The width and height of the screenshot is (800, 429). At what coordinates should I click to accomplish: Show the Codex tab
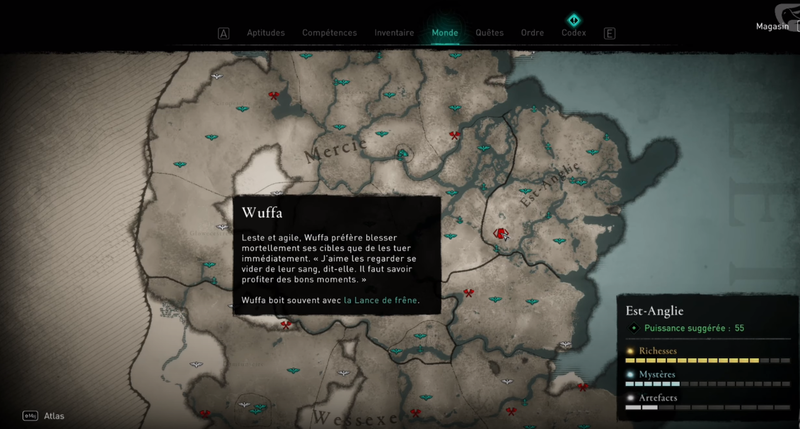pyautogui.click(x=573, y=33)
